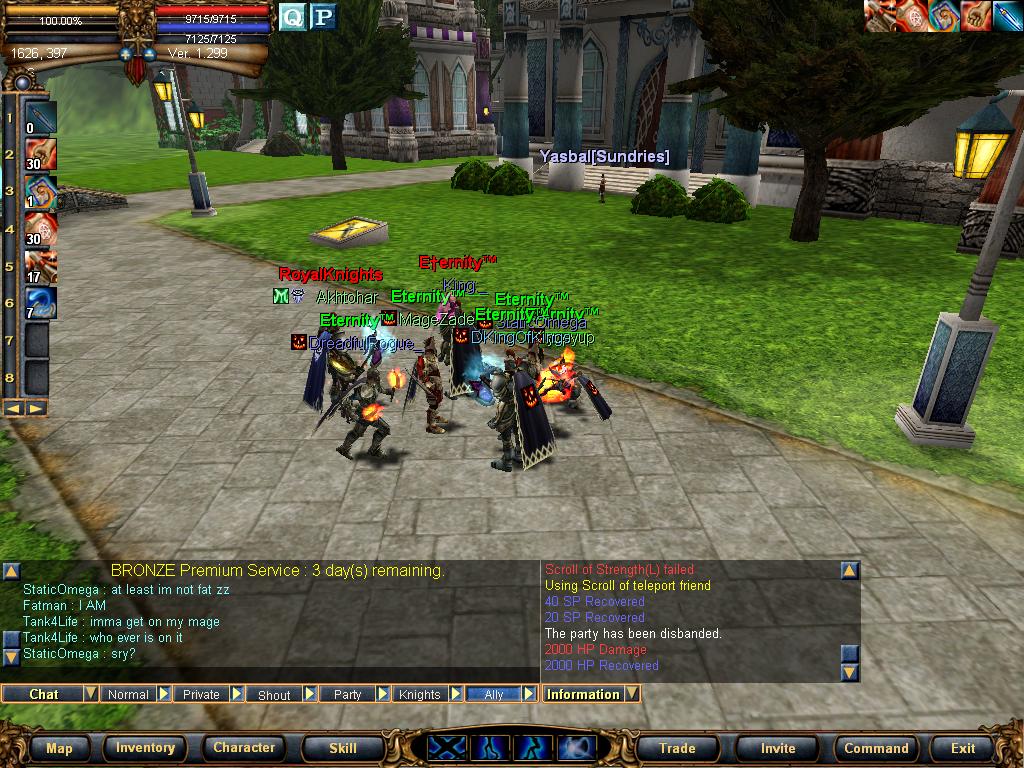
Task: Click the Invite button
Action: pyautogui.click(x=778, y=748)
